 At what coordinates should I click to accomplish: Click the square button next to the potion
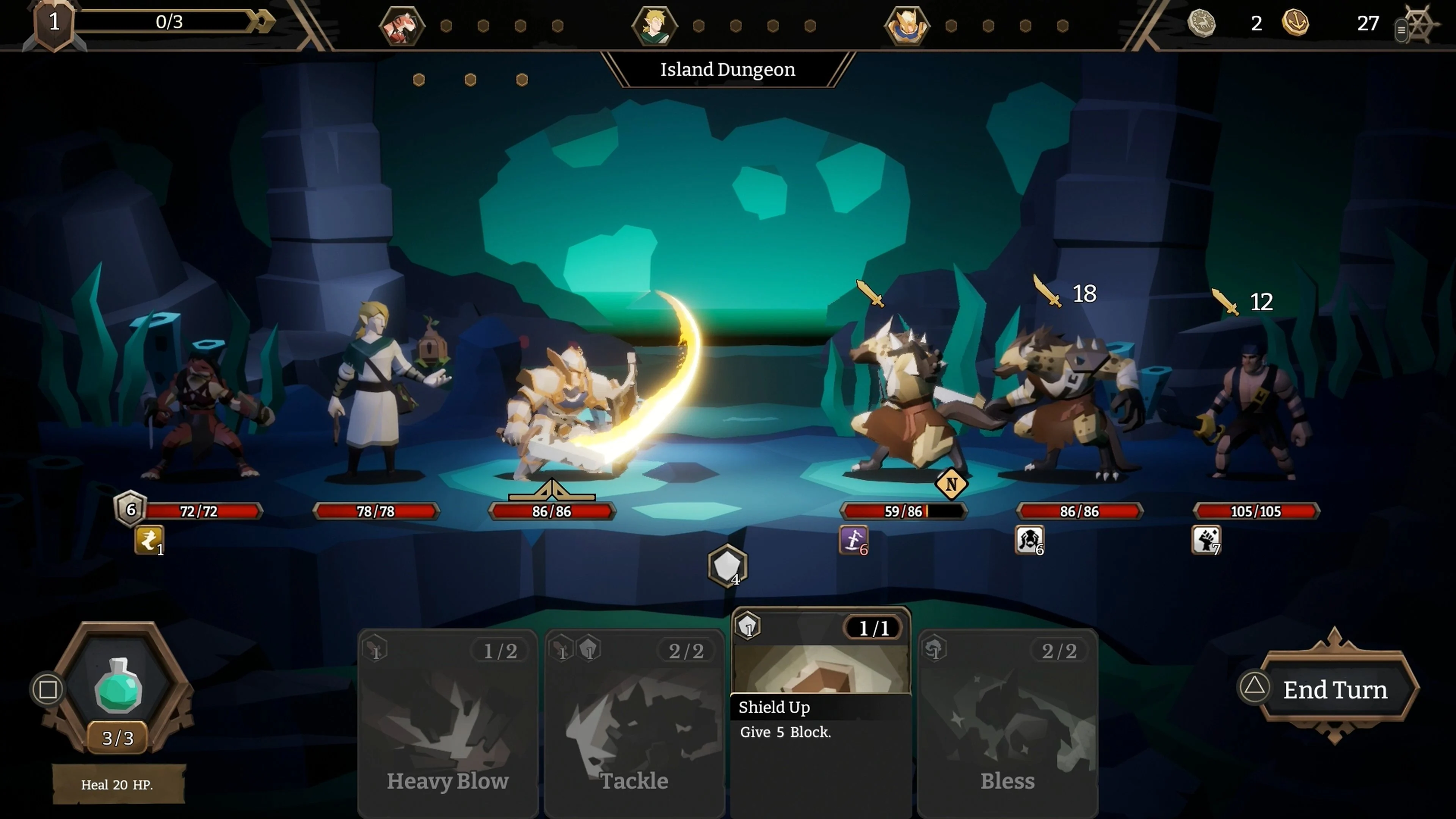(x=47, y=690)
